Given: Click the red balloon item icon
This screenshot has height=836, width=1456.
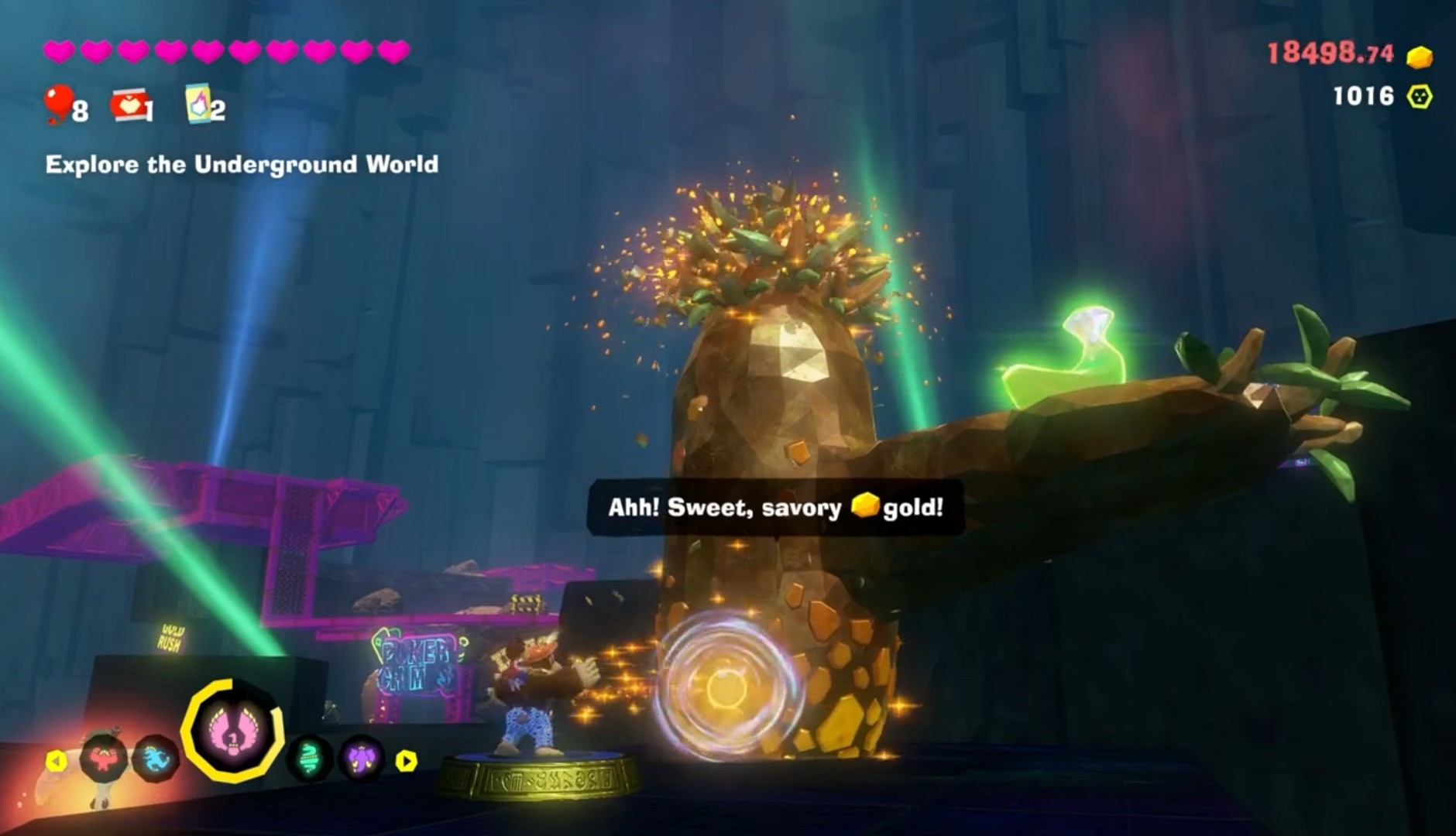Looking at the screenshot, I should pyautogui.click(x=59, y=104).
